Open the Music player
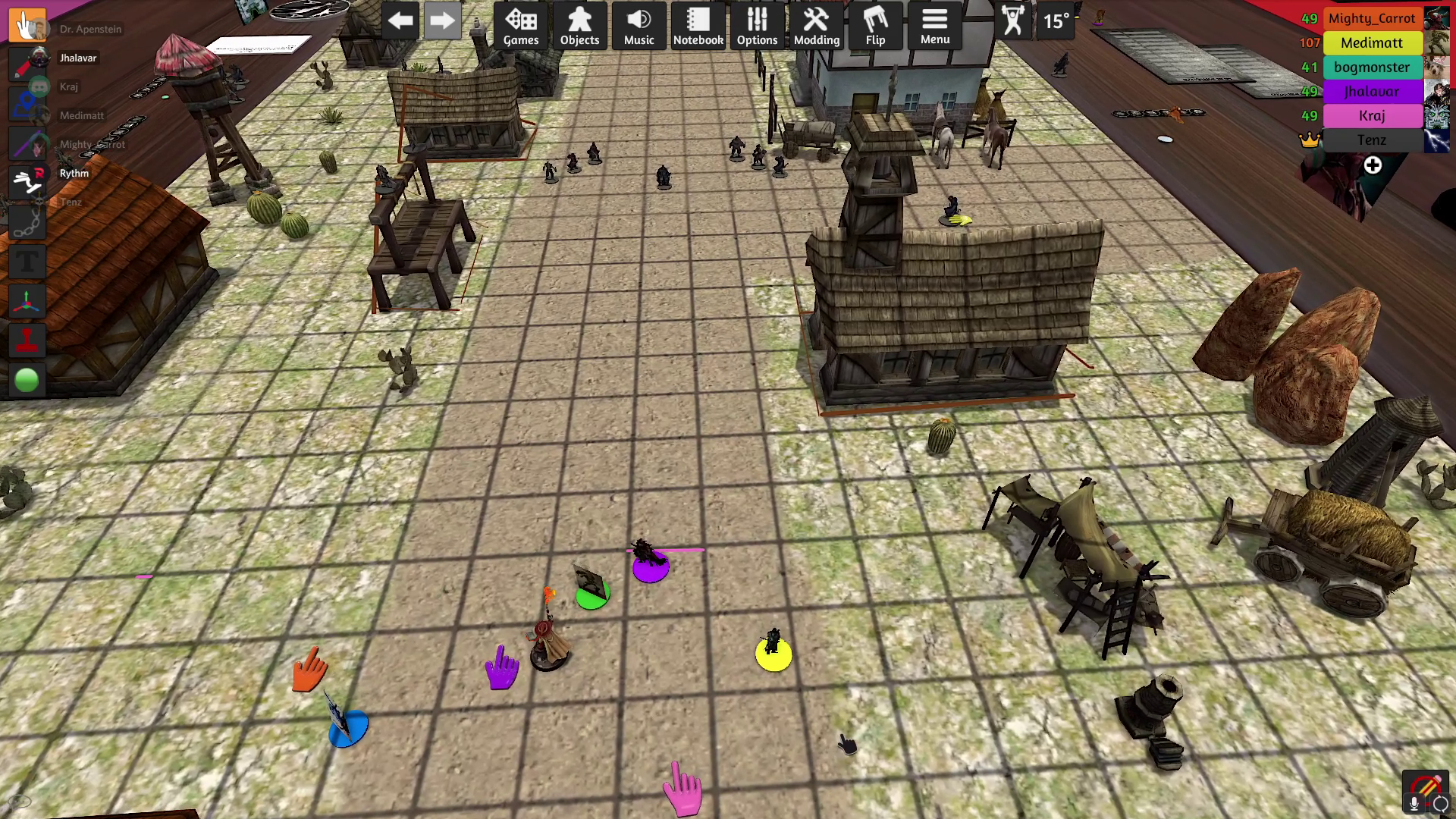Viewport: 1456px width, 819px height. coord(639,26)
